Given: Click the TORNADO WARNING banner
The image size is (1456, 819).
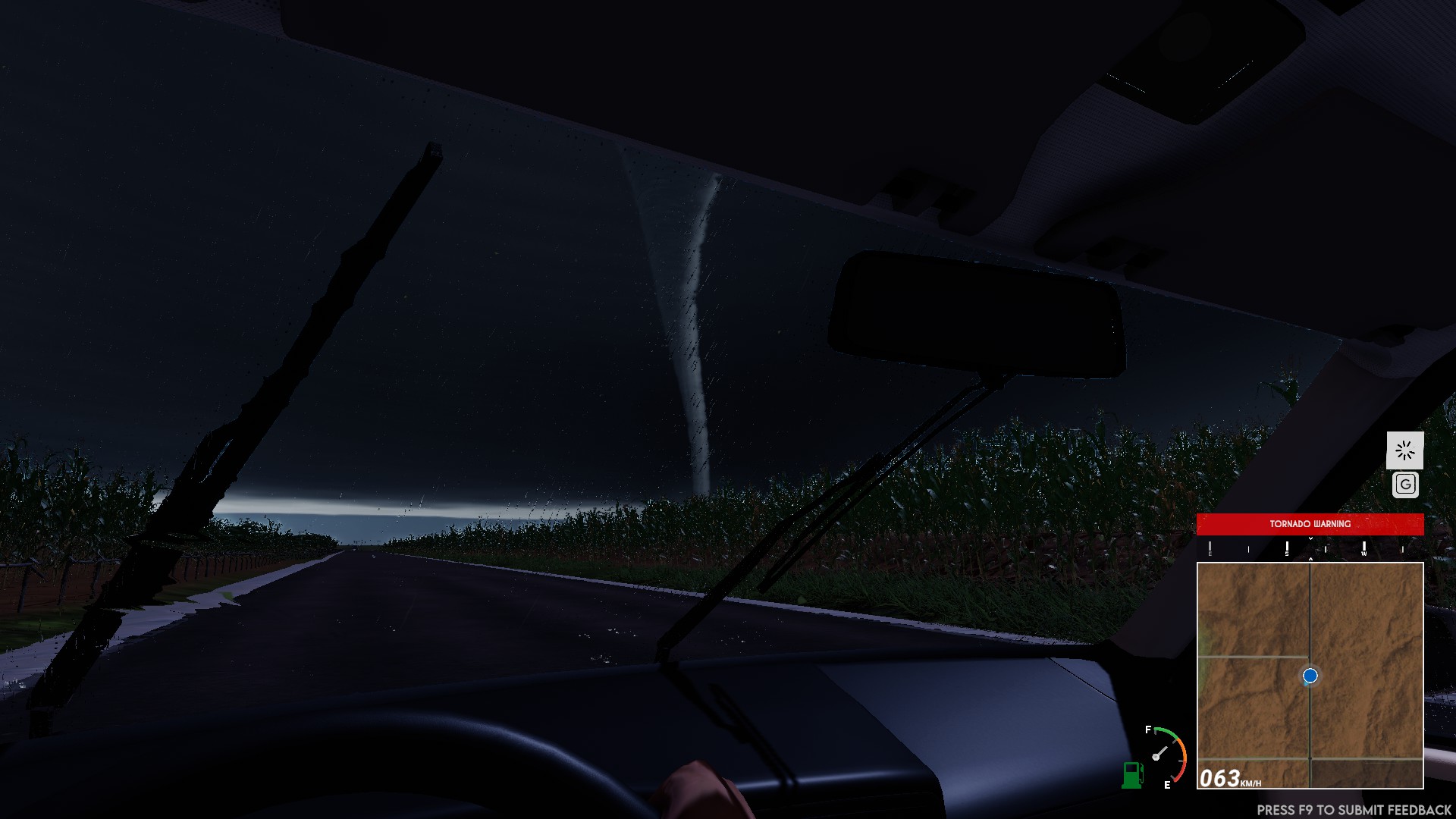Looking at the screenshot, I should pos(1309,524).
